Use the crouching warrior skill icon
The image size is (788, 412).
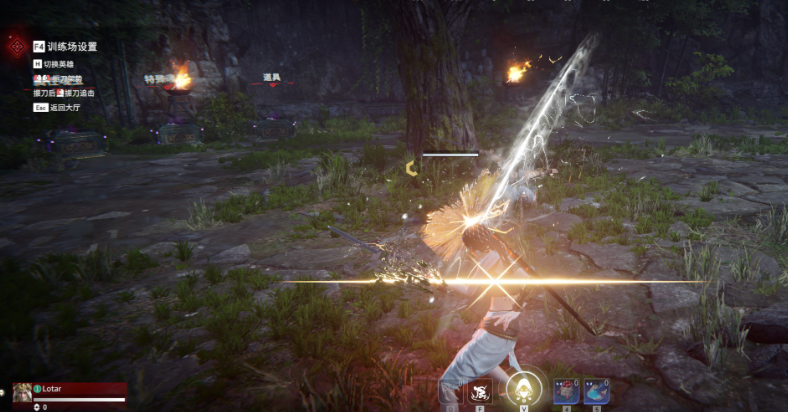[x=479, y=392]
